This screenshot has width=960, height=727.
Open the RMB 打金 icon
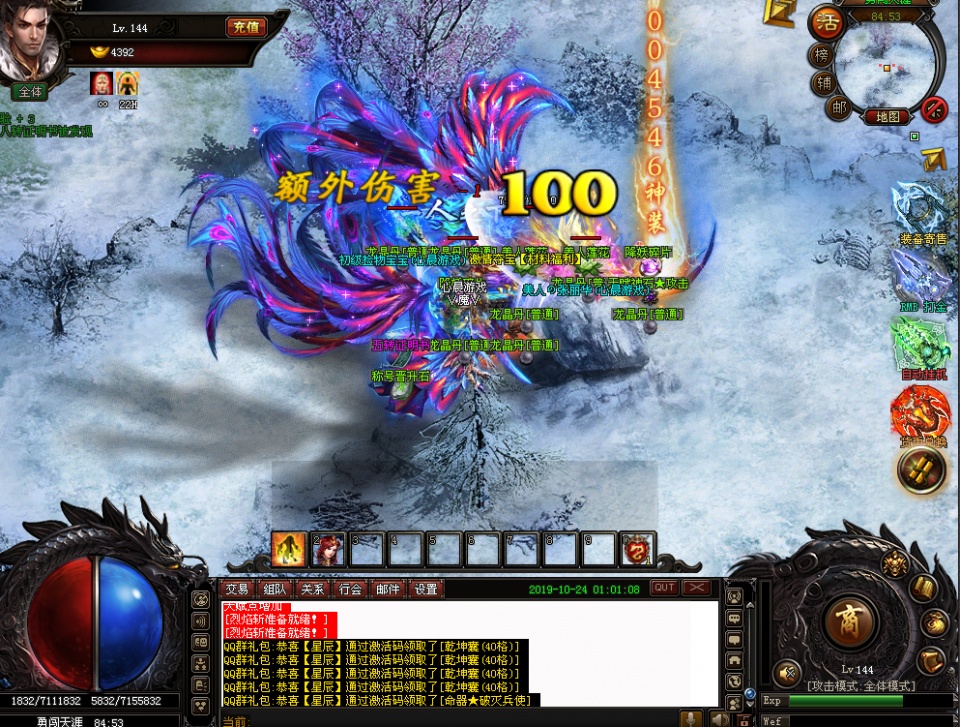pos(922,279)
